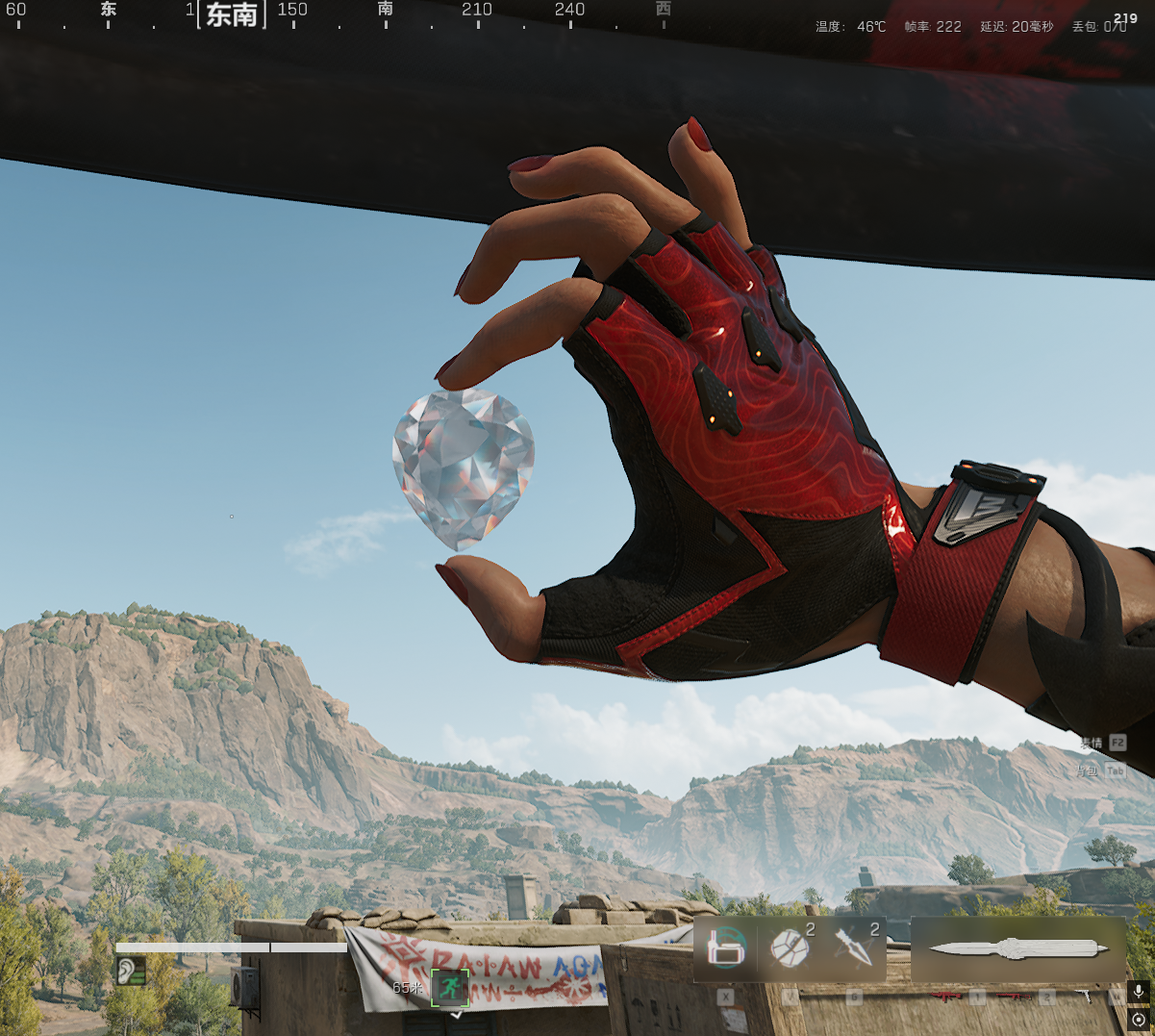Click the ear hearing status icon
The height and width of the screenshot is (1036, 1155).
[x=131, y=971]
